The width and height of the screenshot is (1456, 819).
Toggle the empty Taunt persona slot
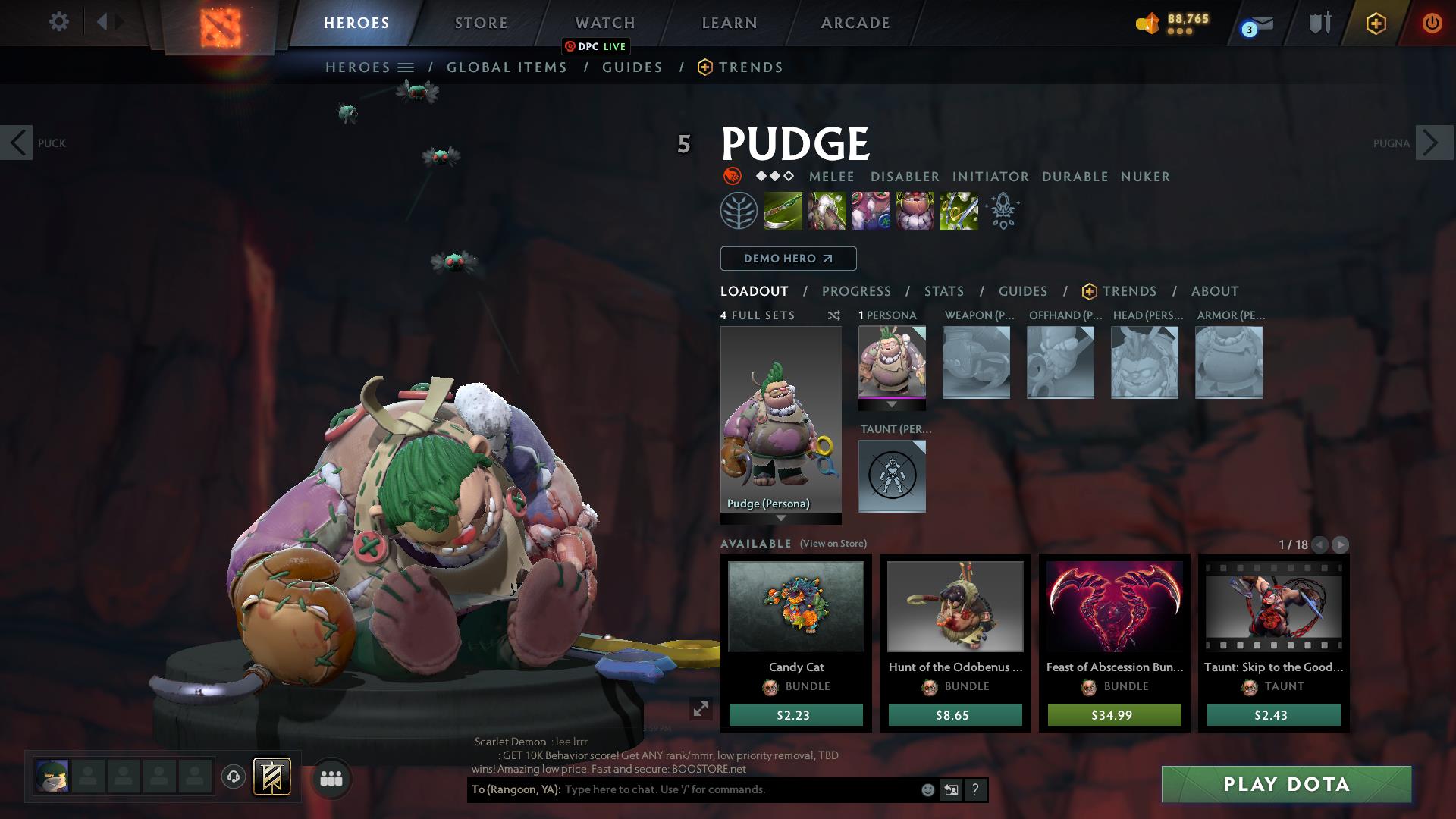(892, 476)
